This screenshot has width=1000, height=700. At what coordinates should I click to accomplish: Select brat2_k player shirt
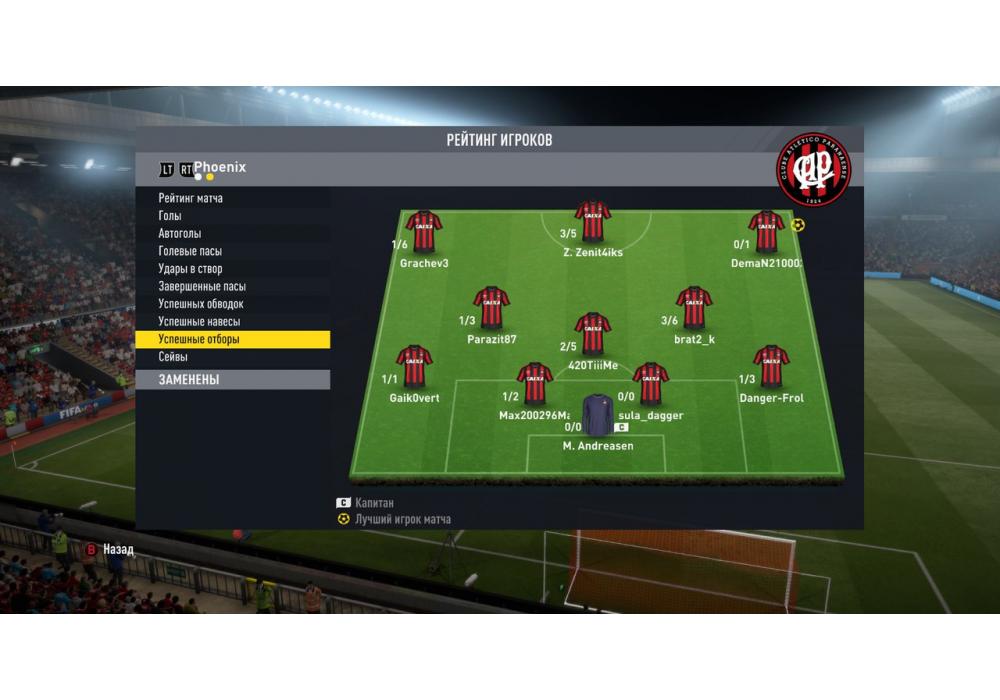click(694, 308)
